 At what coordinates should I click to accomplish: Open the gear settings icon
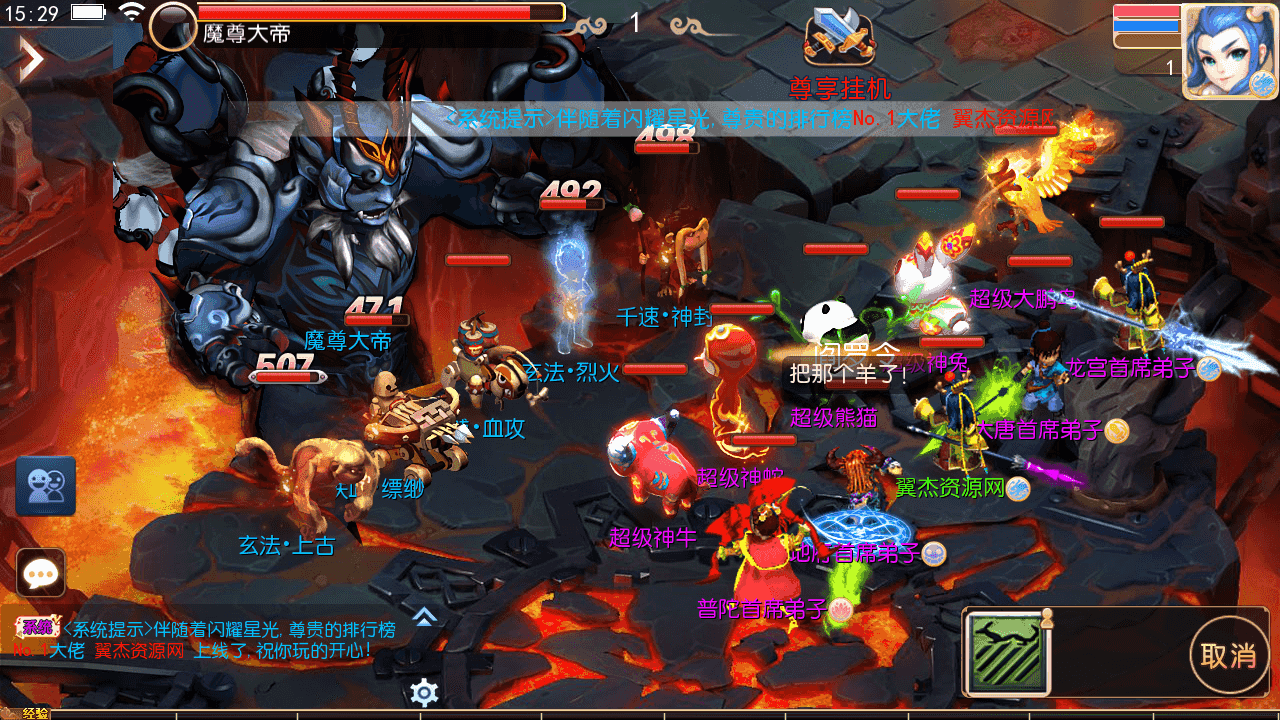425,692
